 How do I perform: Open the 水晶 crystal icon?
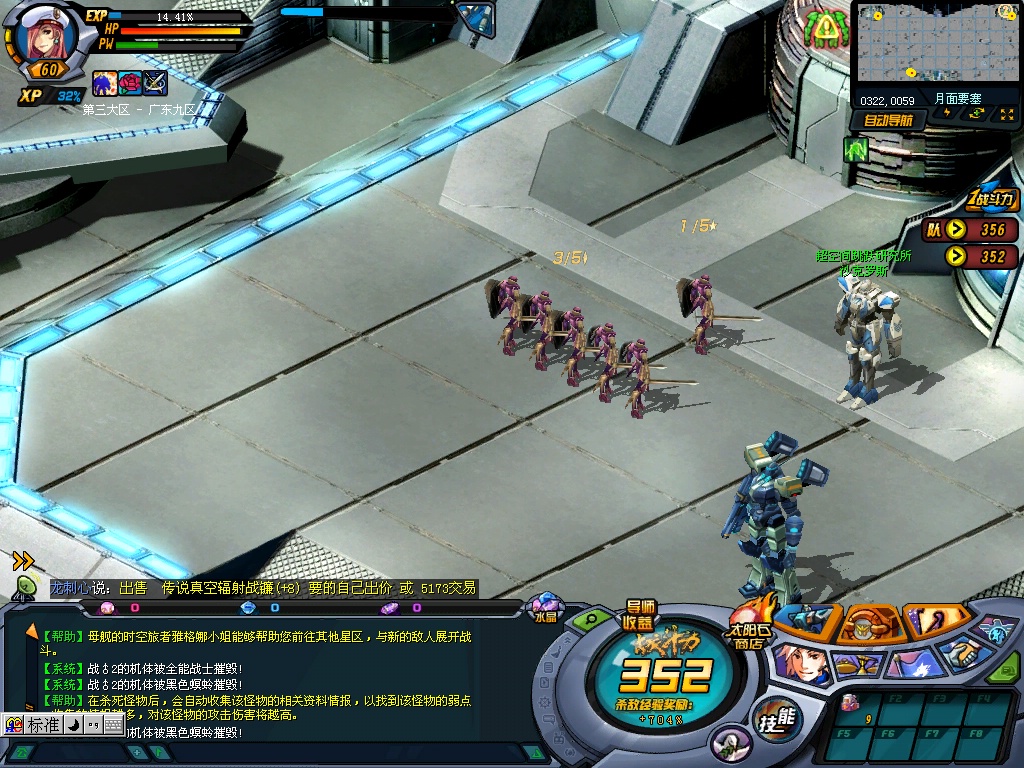tap(546, 606)
